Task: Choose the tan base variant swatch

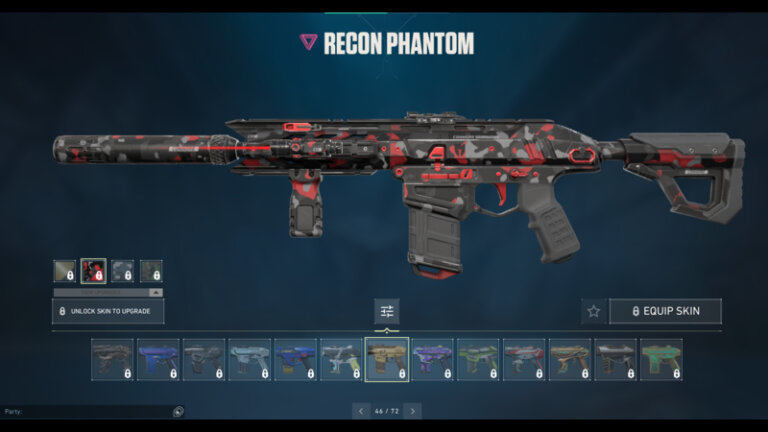Action: tap(64, 271)
